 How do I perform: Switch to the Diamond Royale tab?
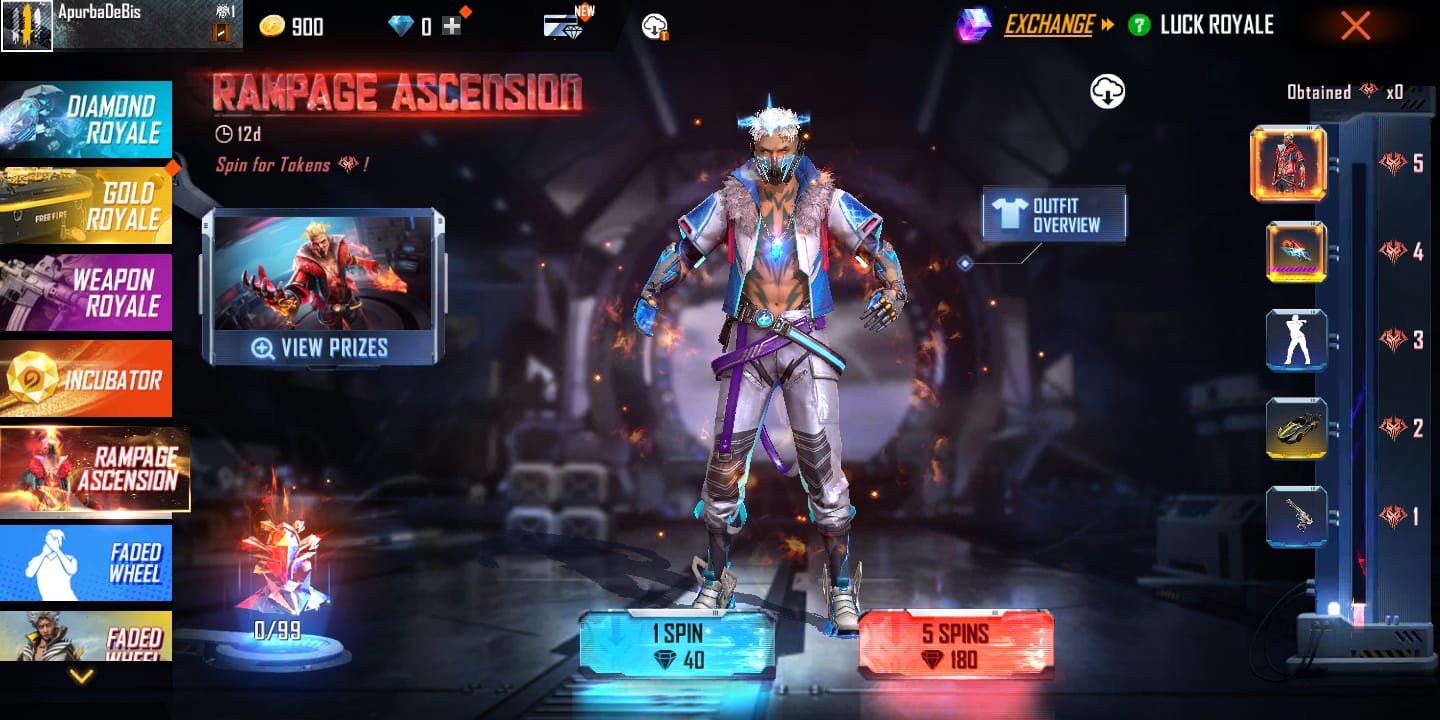(x=86, y=120)
